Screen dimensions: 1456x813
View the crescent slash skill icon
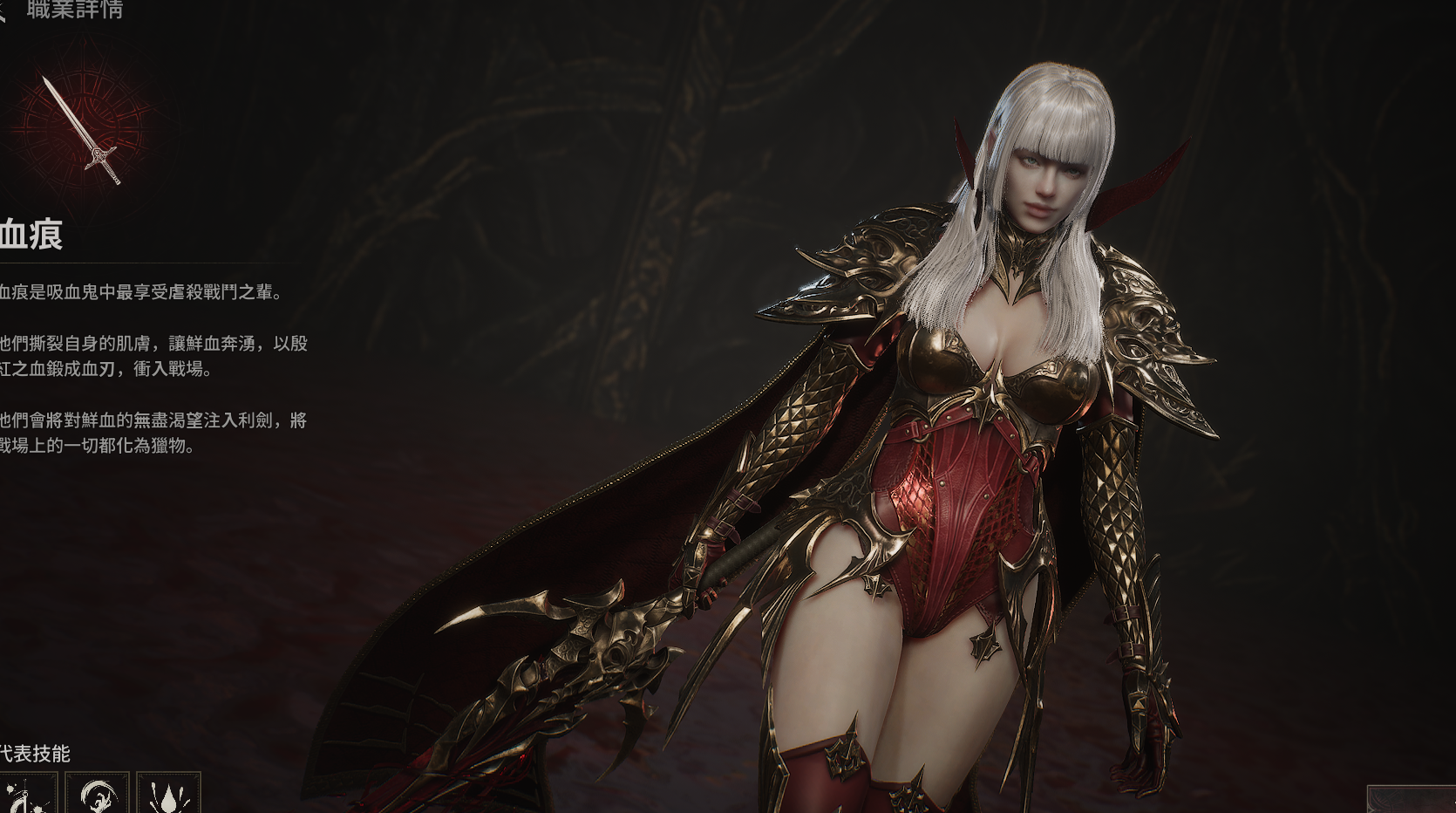pyautogui.click(x=97, y=795)
